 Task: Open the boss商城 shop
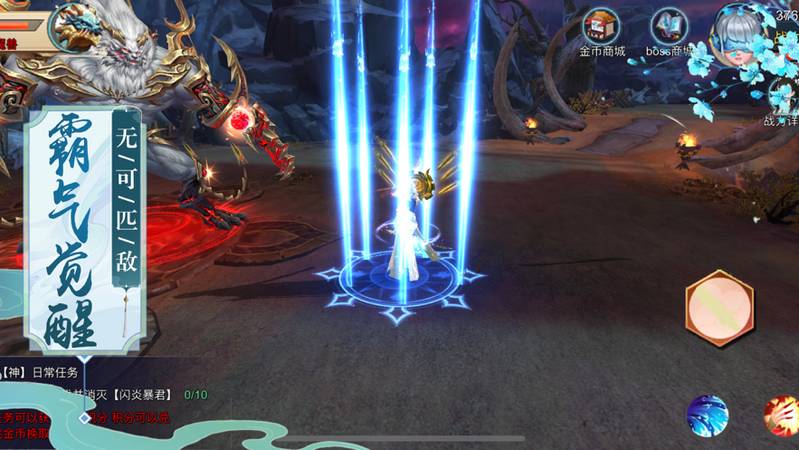click(x=670, y=30)
